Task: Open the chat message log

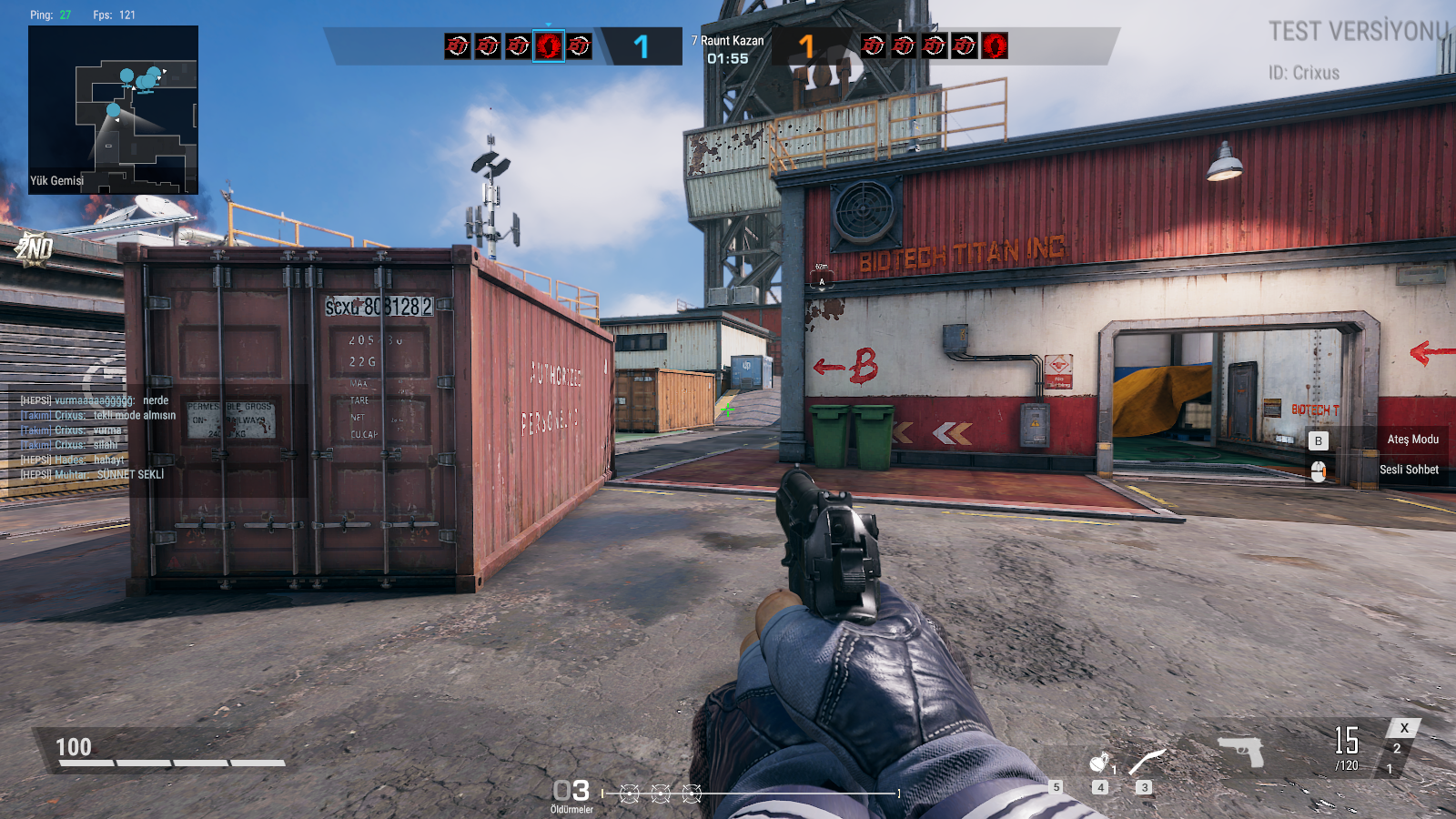Action: (98, 437)
